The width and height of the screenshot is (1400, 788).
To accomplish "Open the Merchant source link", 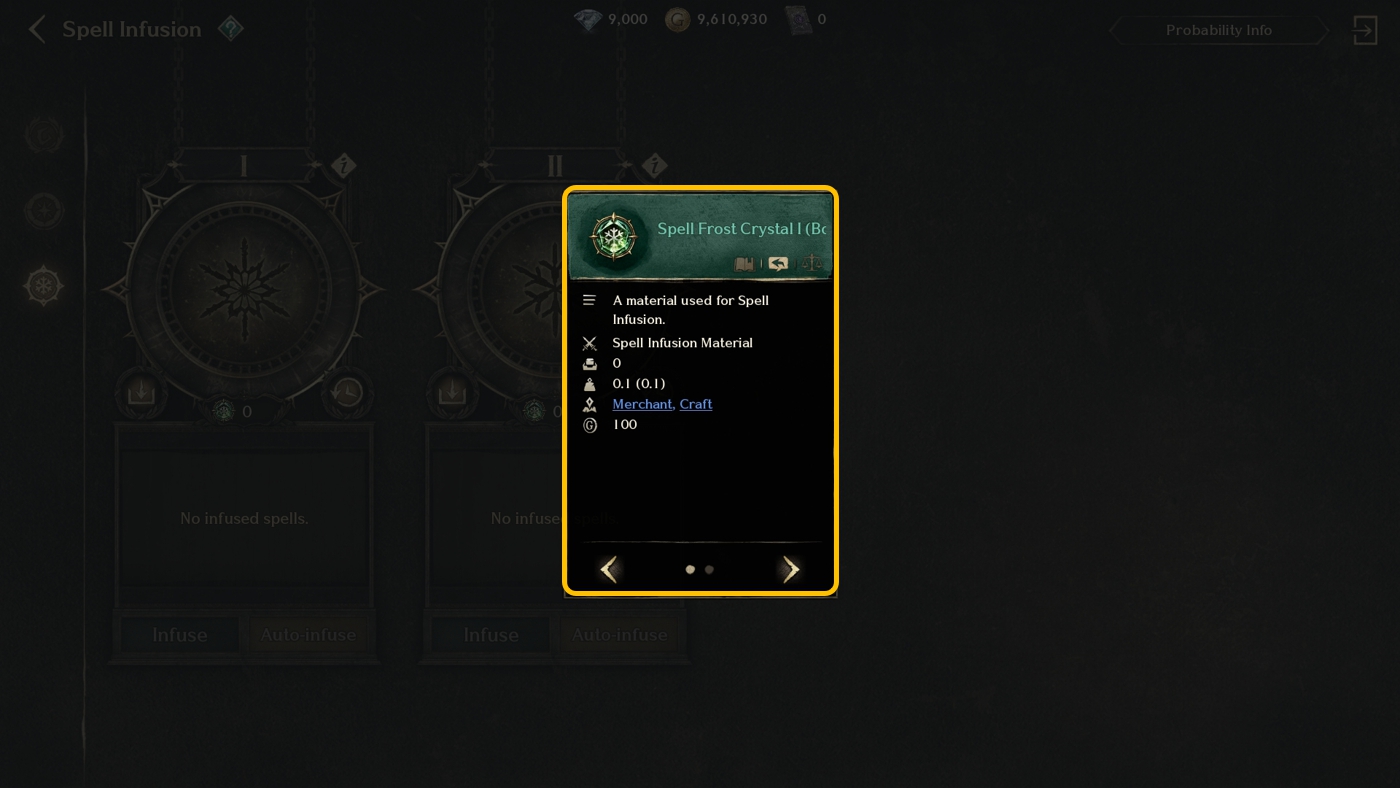I will (642, 404).
